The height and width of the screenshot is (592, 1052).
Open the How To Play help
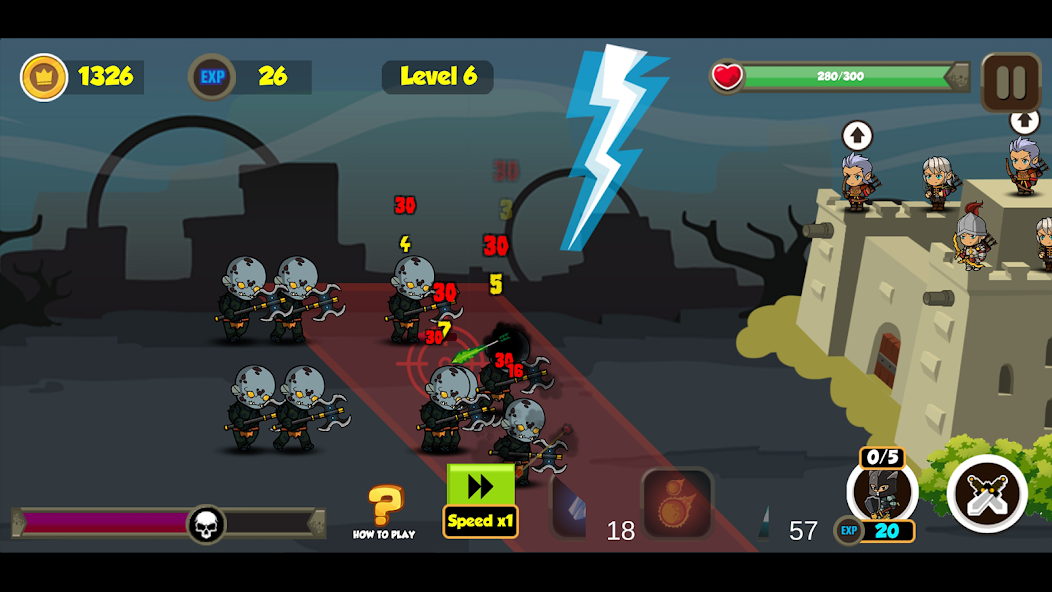384,511
